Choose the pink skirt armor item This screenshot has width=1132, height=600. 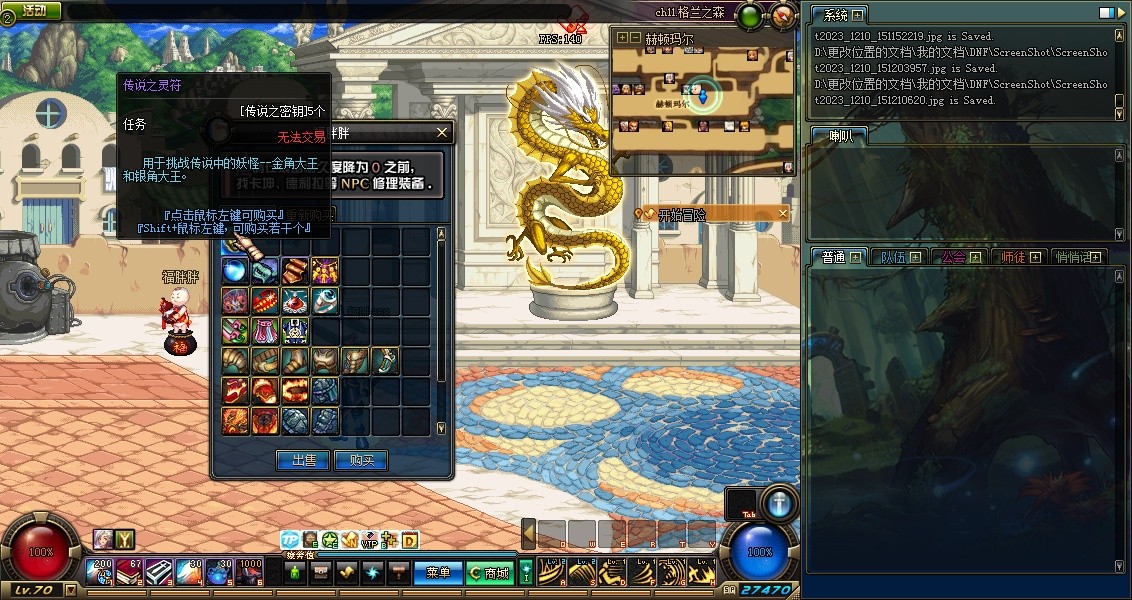265,330
